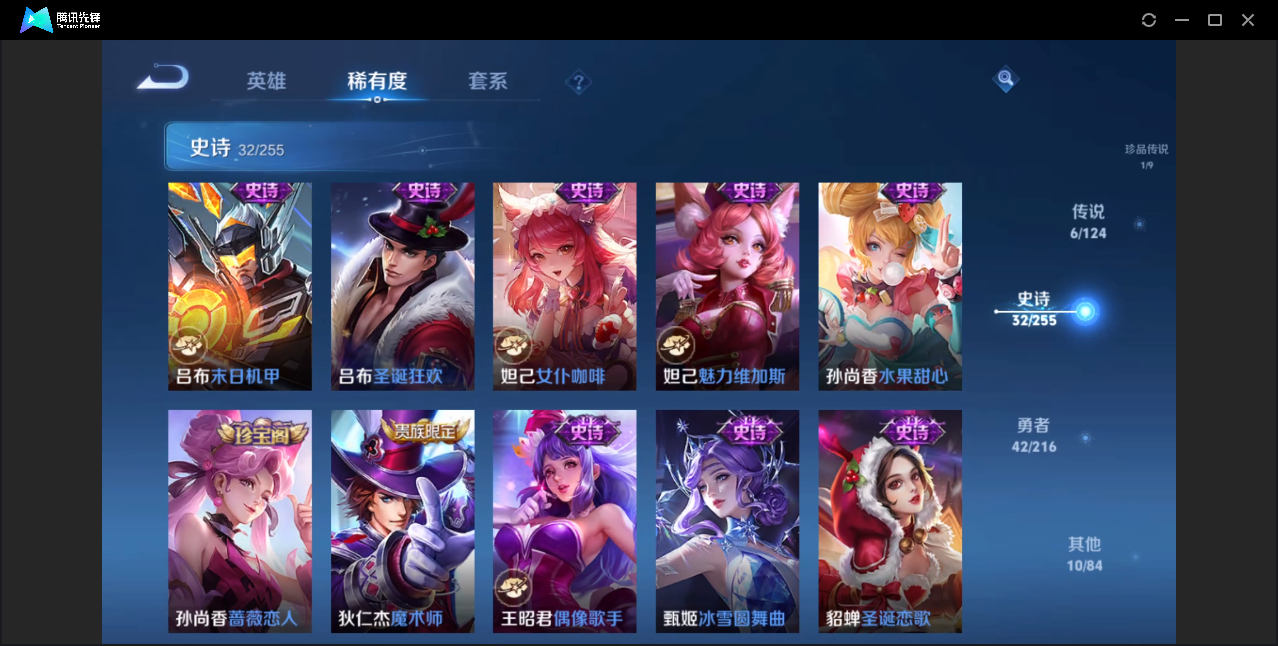Select the 孙尚香 水果甜心 skin card
Viewport: 1278px width, 646px height.
(890, 286)
